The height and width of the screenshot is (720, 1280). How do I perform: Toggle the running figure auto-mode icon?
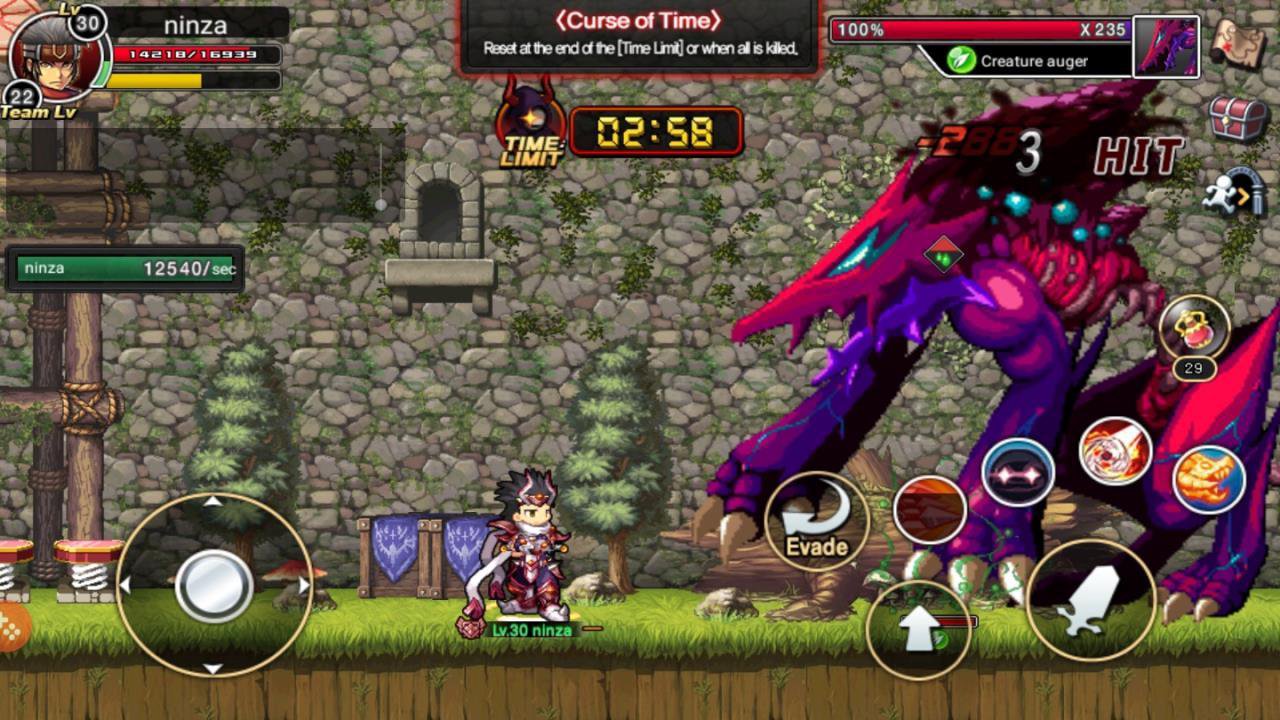(1238, 192)
